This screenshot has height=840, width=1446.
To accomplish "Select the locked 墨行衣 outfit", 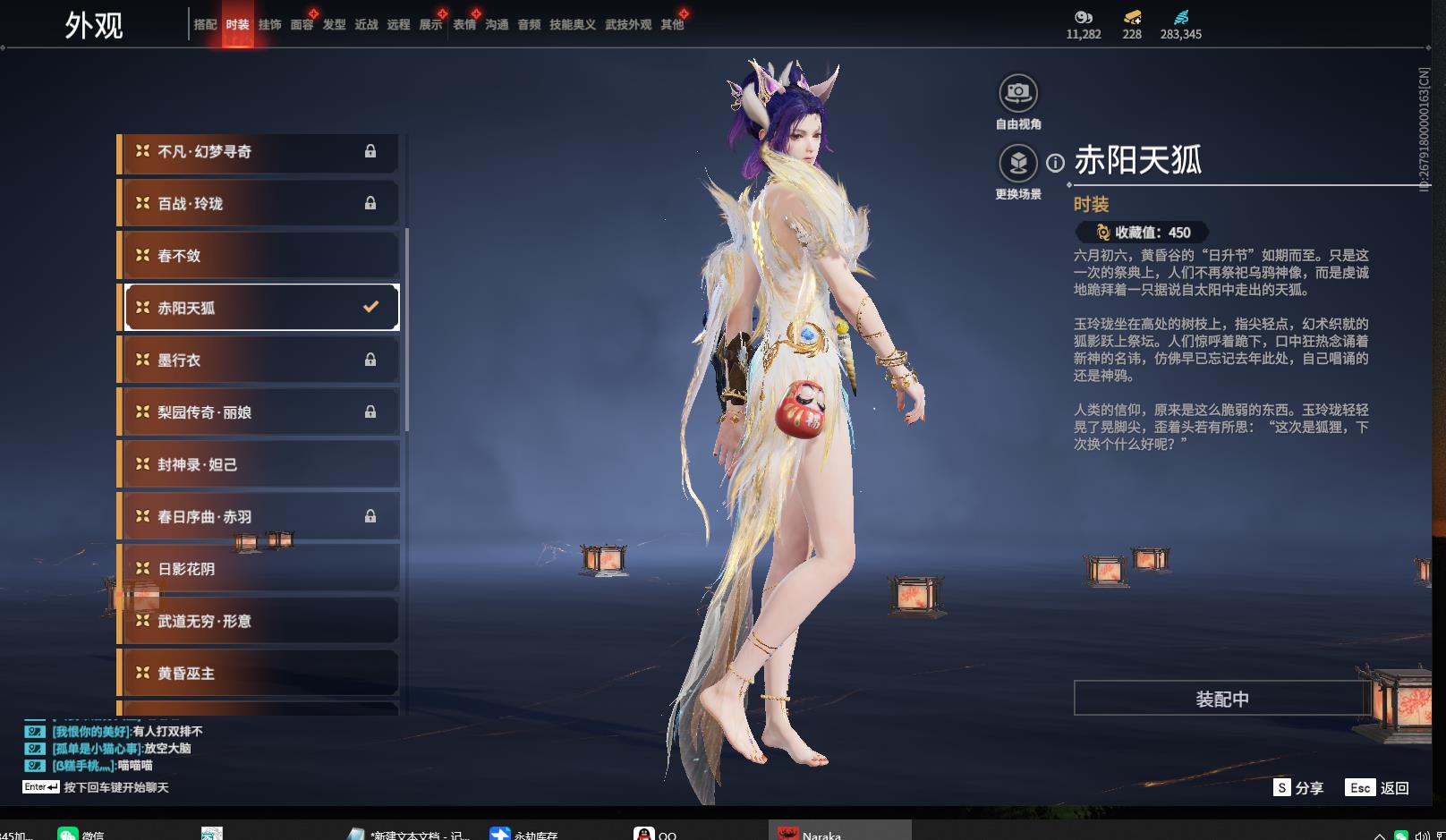I will tap(259, 360).
